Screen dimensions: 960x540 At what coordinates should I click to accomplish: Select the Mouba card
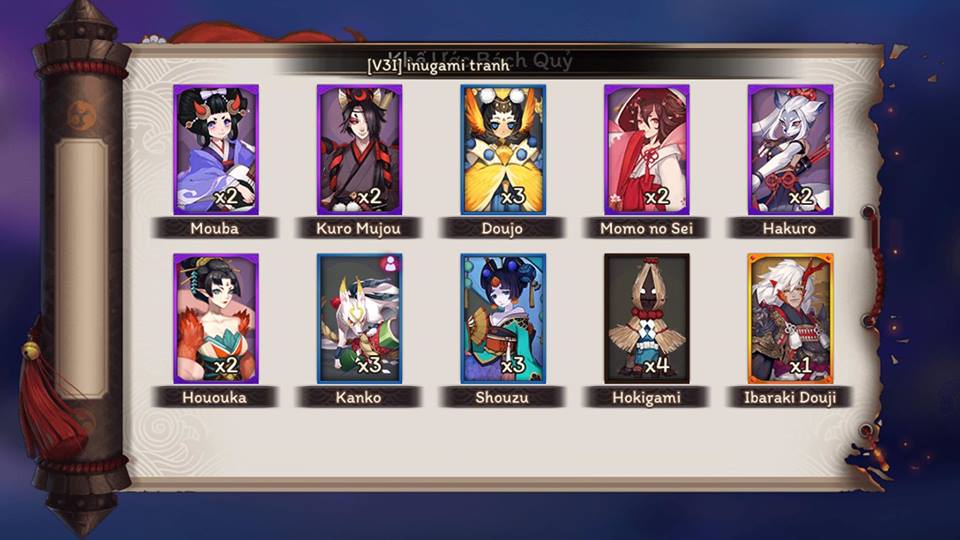215,150
